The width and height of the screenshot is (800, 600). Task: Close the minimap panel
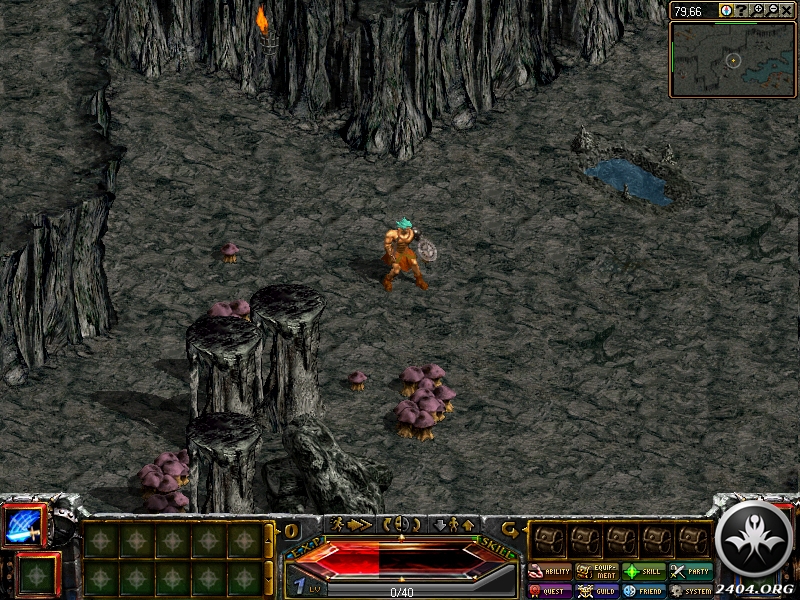click(x=787, y=10)
